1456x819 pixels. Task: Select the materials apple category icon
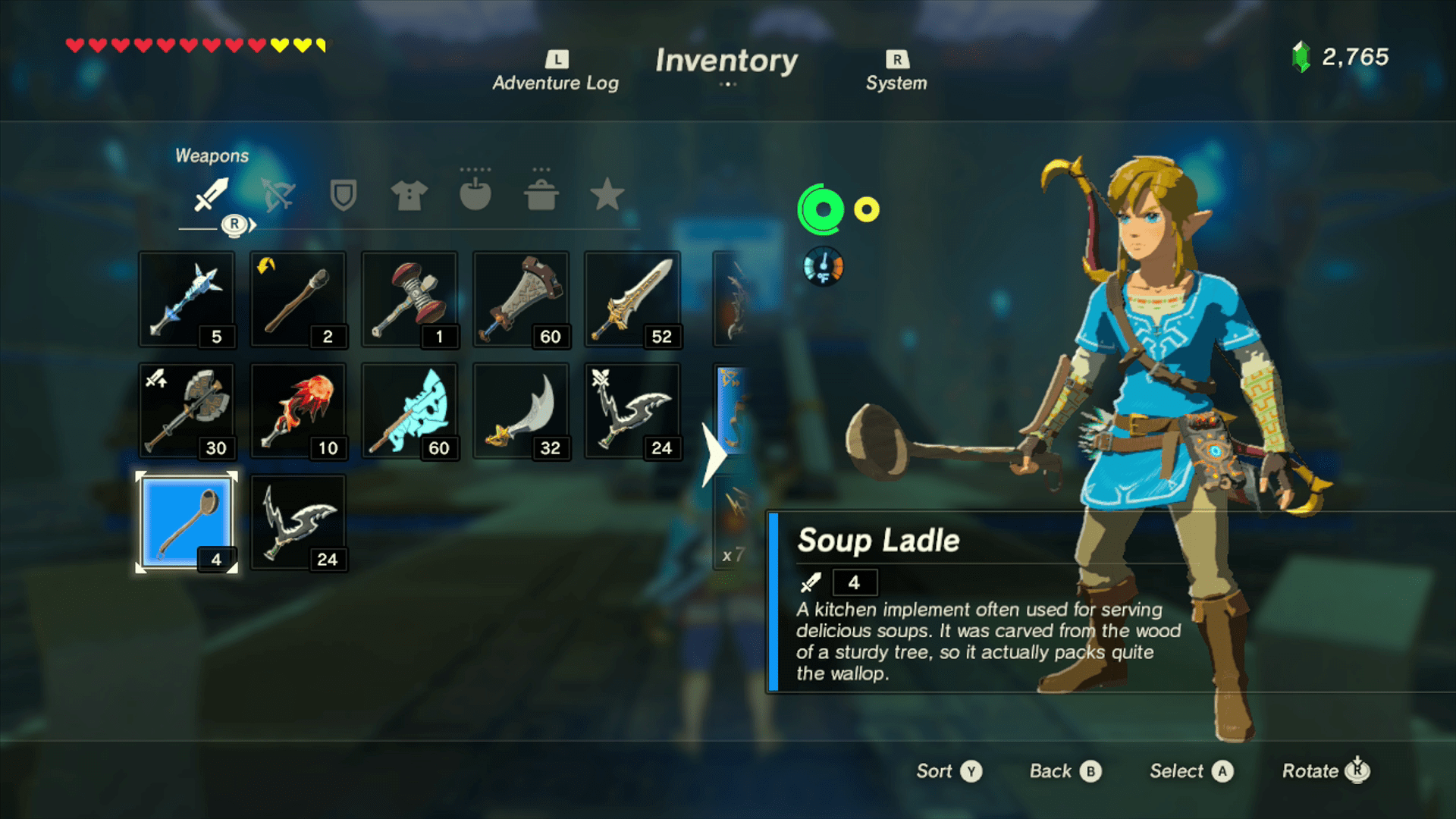(x=476, y=196)
